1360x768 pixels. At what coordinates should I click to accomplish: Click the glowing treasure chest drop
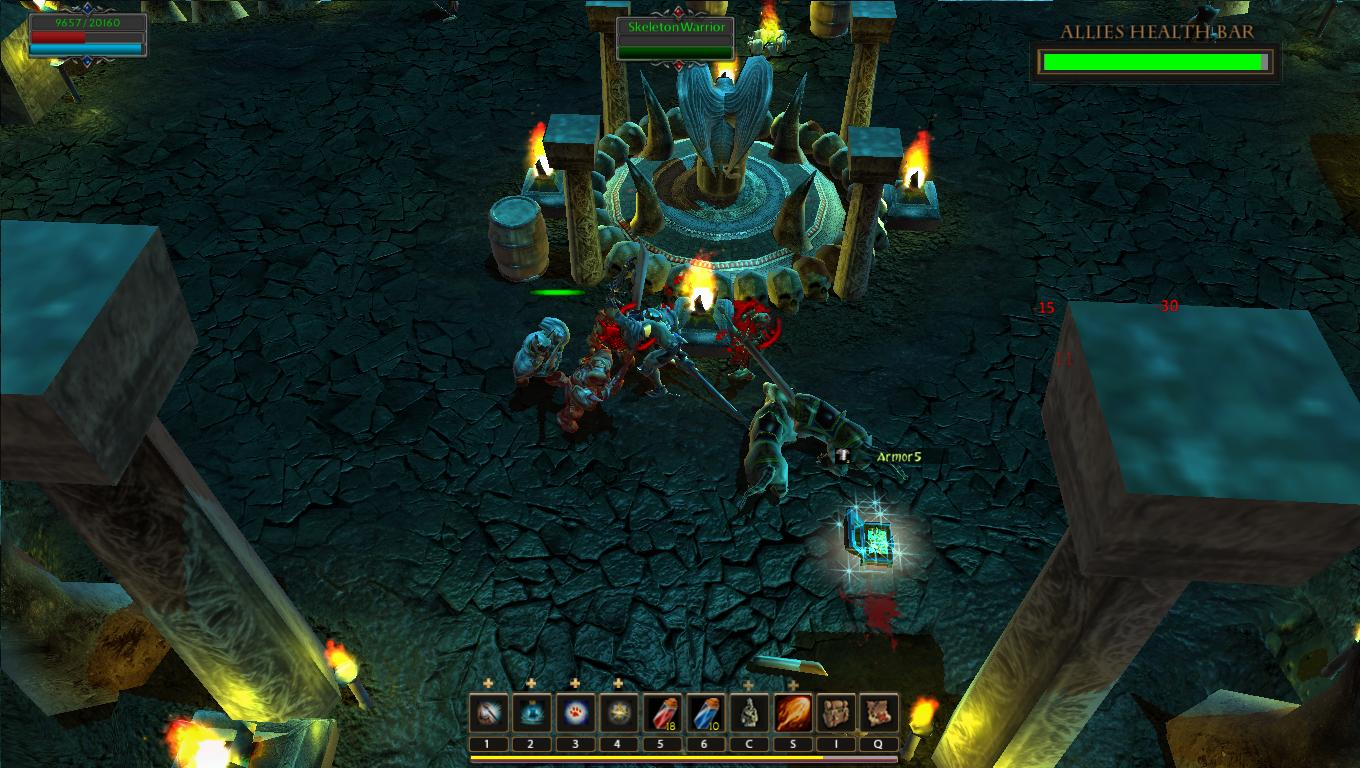pyautogui.click(x=872, y=540)
